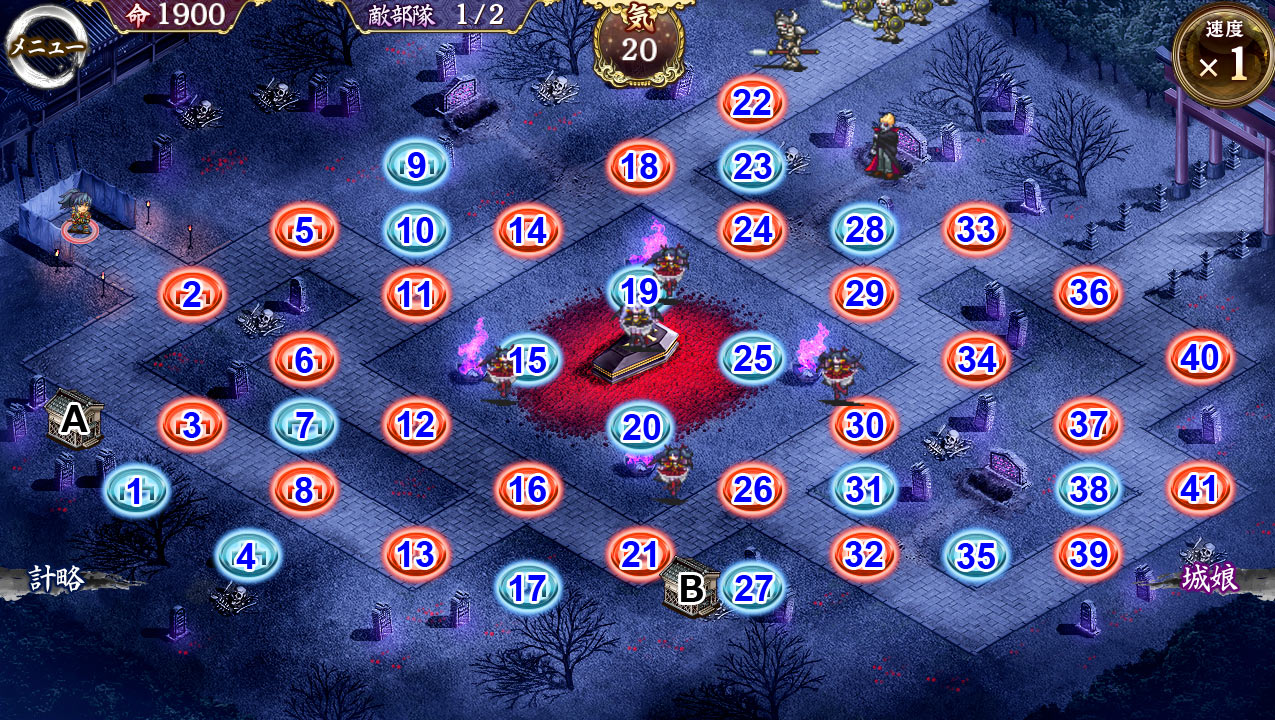
Task: Pick blue placement tile 17
Action: [x=527, y=588]
